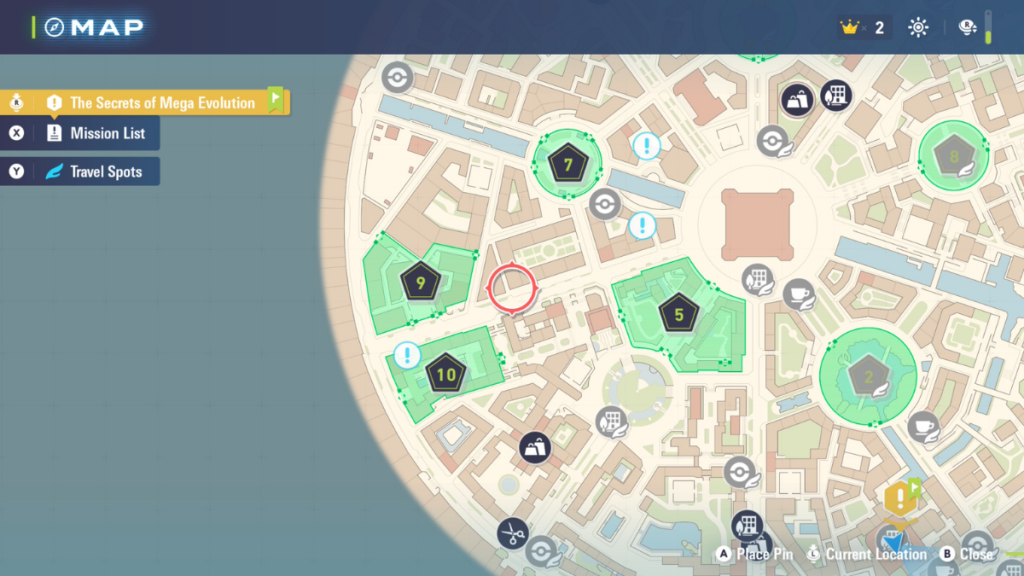Click the side mission marker beside zone 10

tap(406, 354)
